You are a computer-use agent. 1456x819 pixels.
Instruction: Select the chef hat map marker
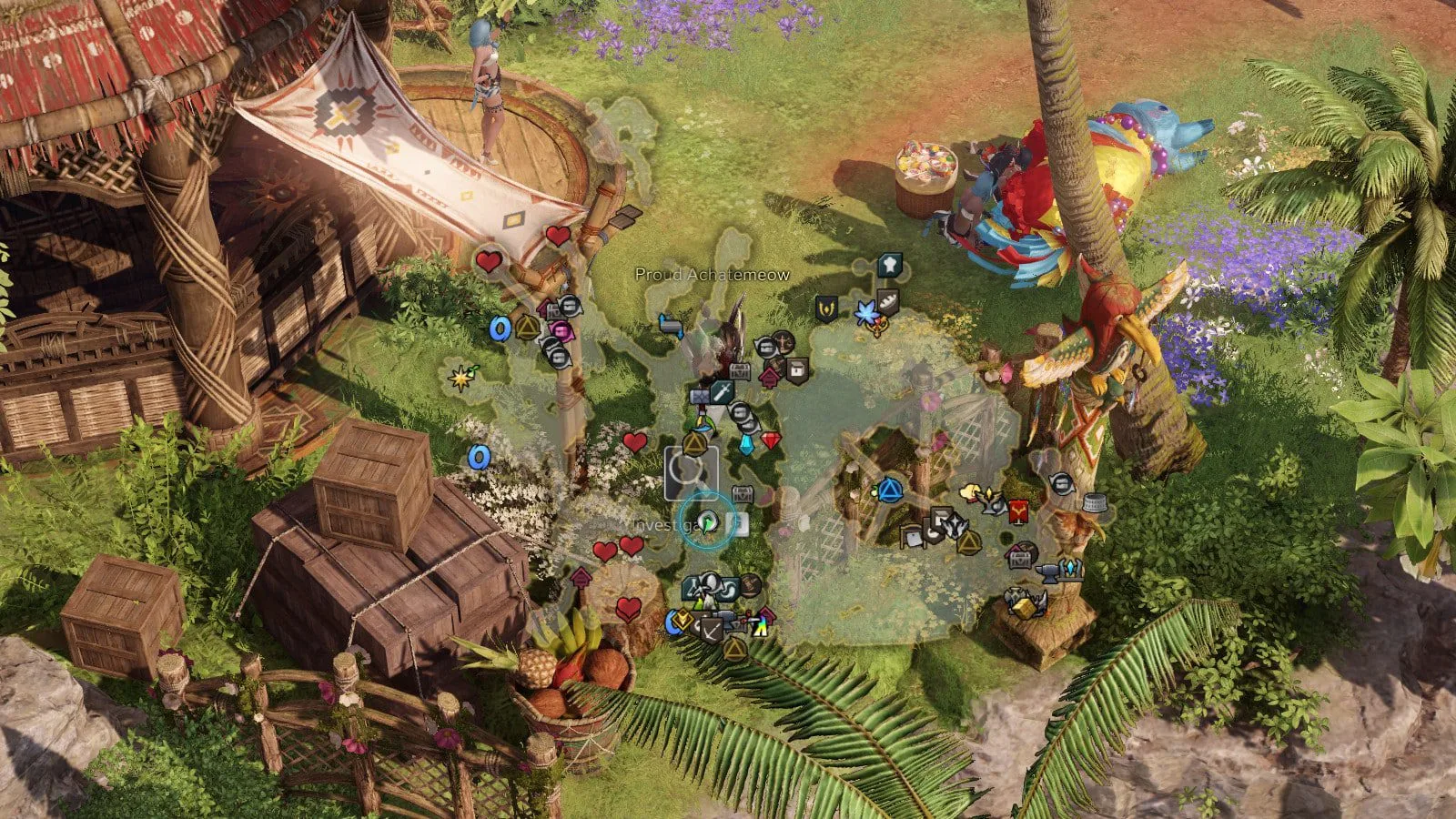(889, 265)
